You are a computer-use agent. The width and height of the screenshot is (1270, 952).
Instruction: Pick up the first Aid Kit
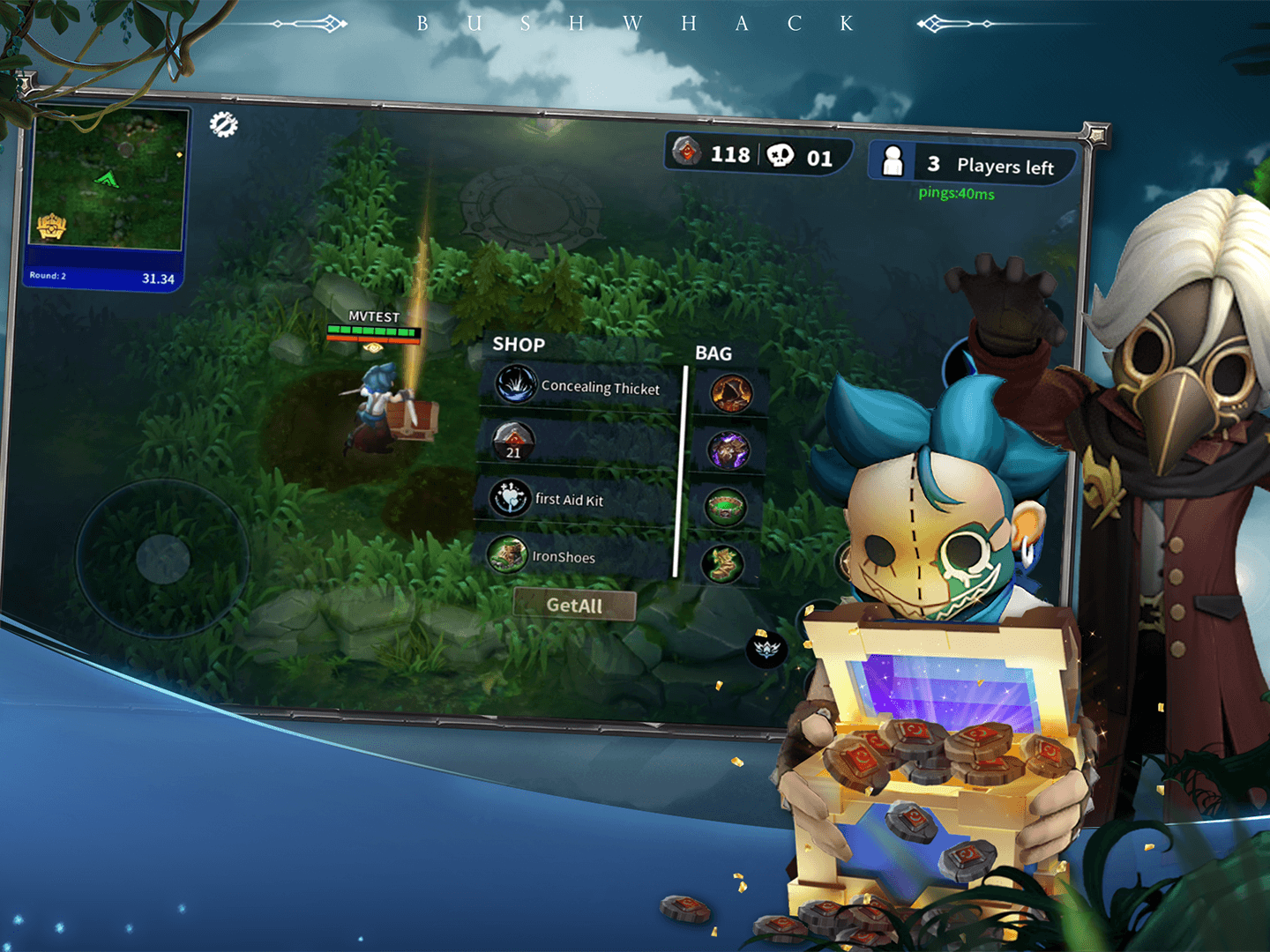[571, 499]
